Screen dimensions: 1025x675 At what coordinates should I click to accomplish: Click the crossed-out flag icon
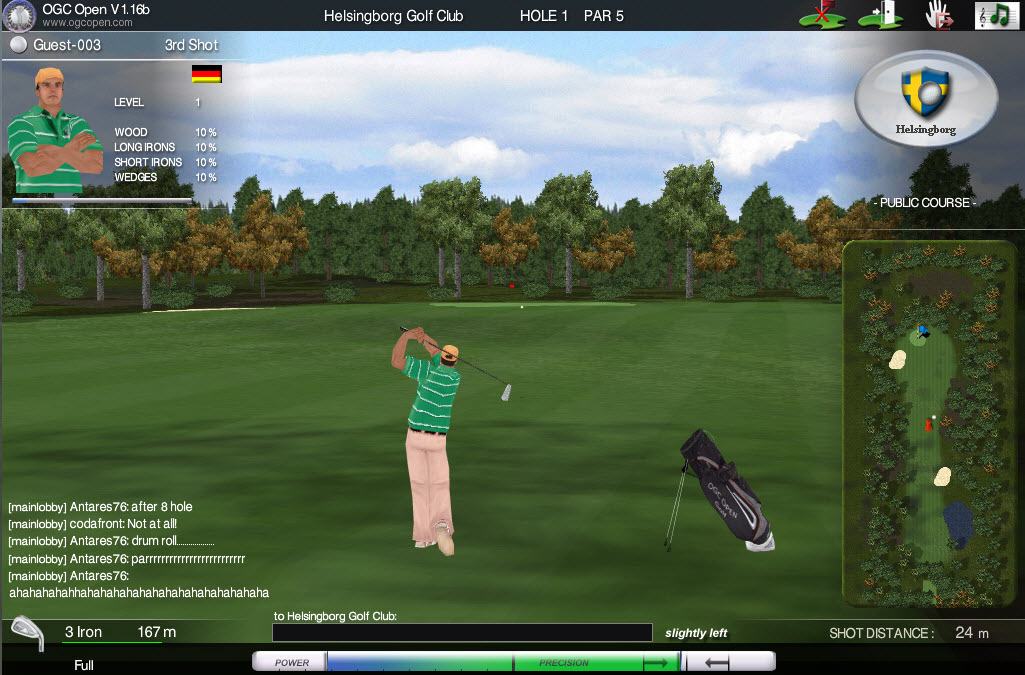(x=822, y=15)
